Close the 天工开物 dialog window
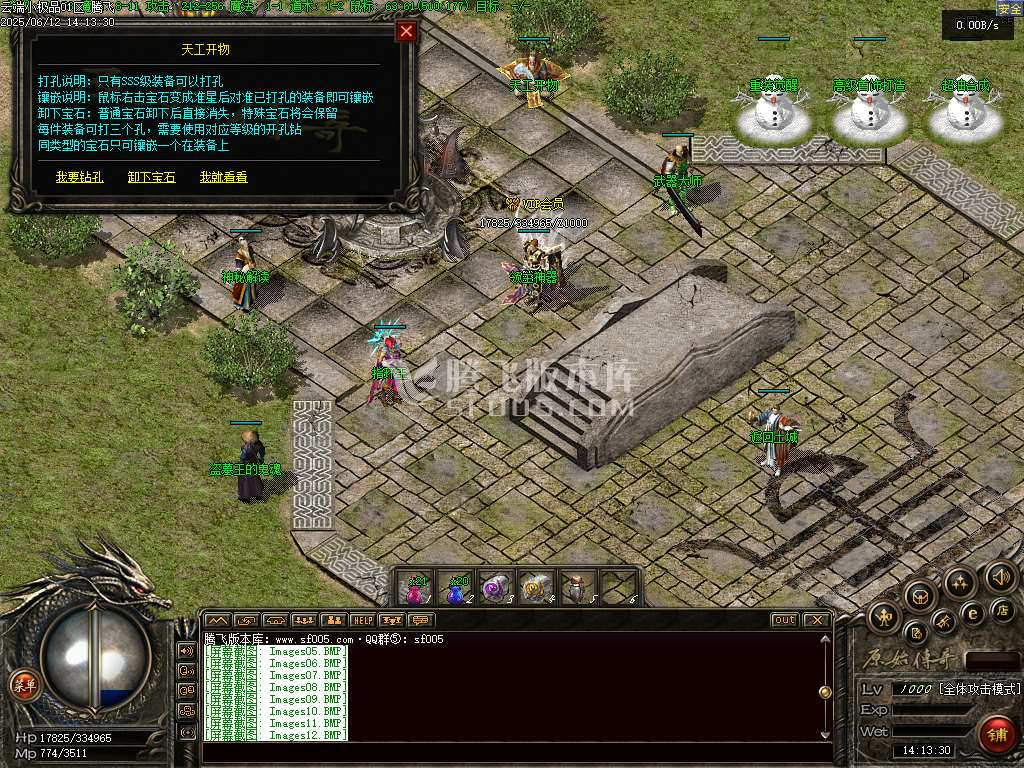 click(406, 32)
